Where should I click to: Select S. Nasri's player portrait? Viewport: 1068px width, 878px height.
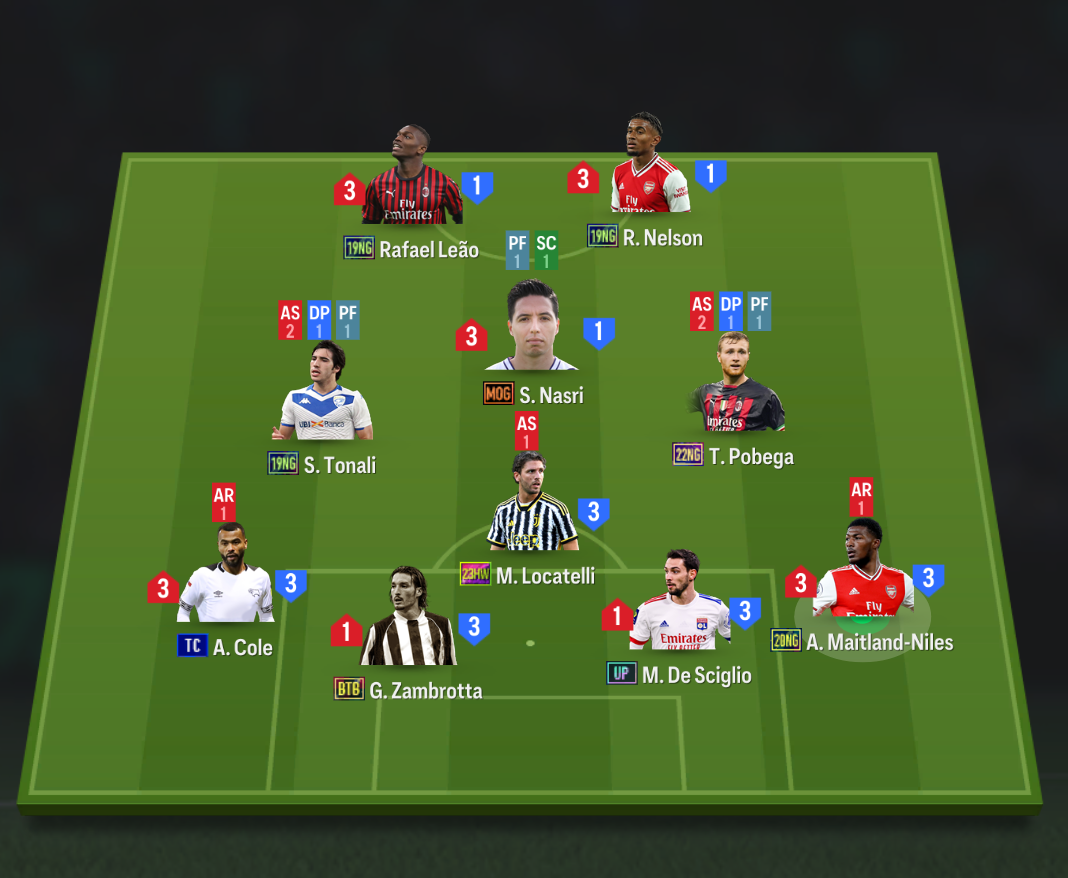[x=531, y=328]
